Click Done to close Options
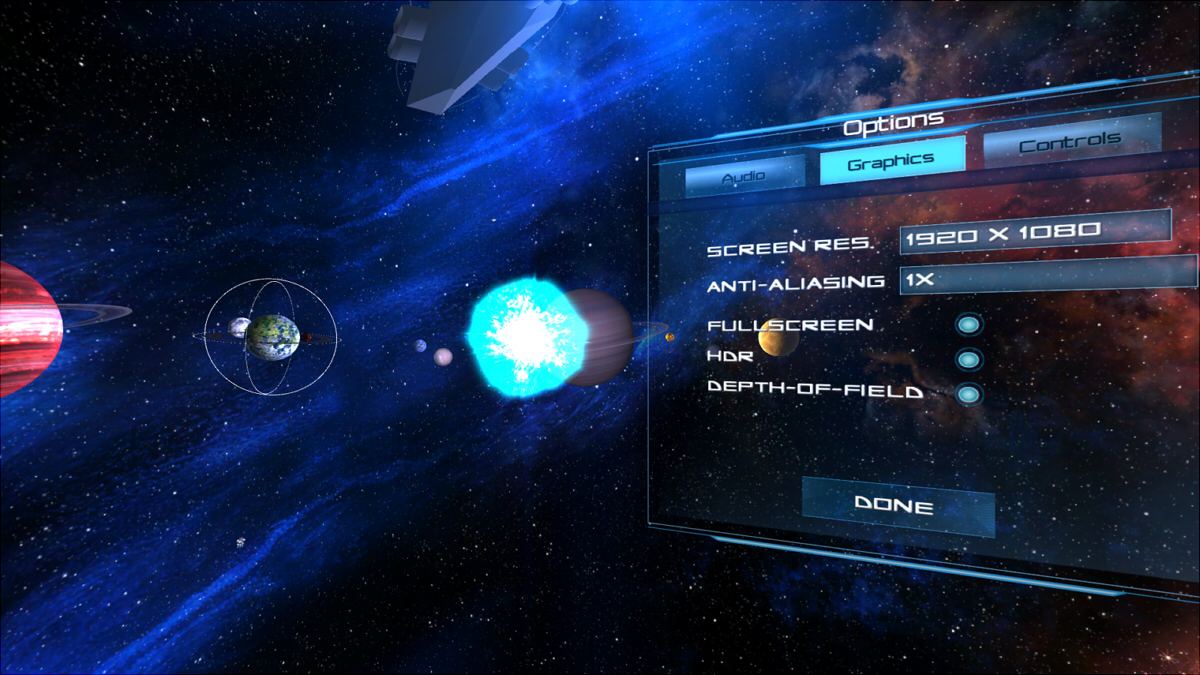The width and height of the screenshot is (1200, 675). (897, 506)
